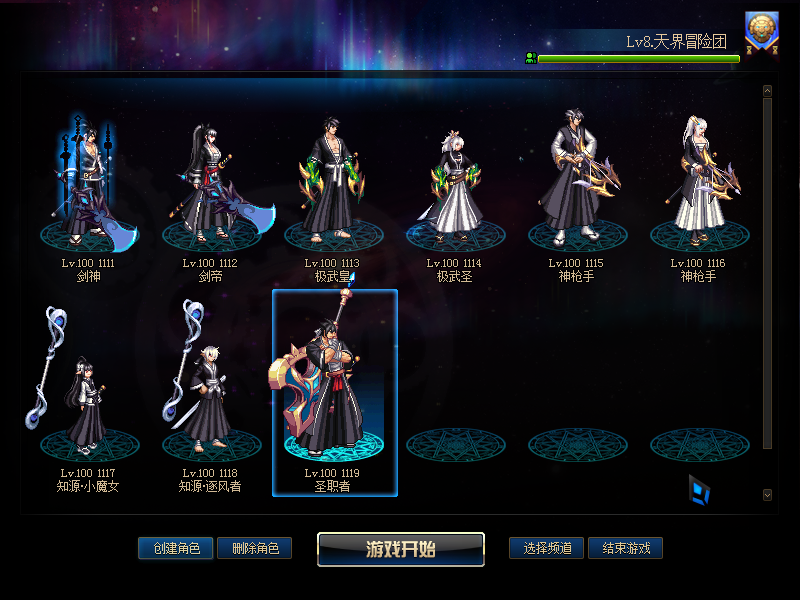Click the 创建角色 button
This screenshot has height=600, width=800.
coord(175,548)
